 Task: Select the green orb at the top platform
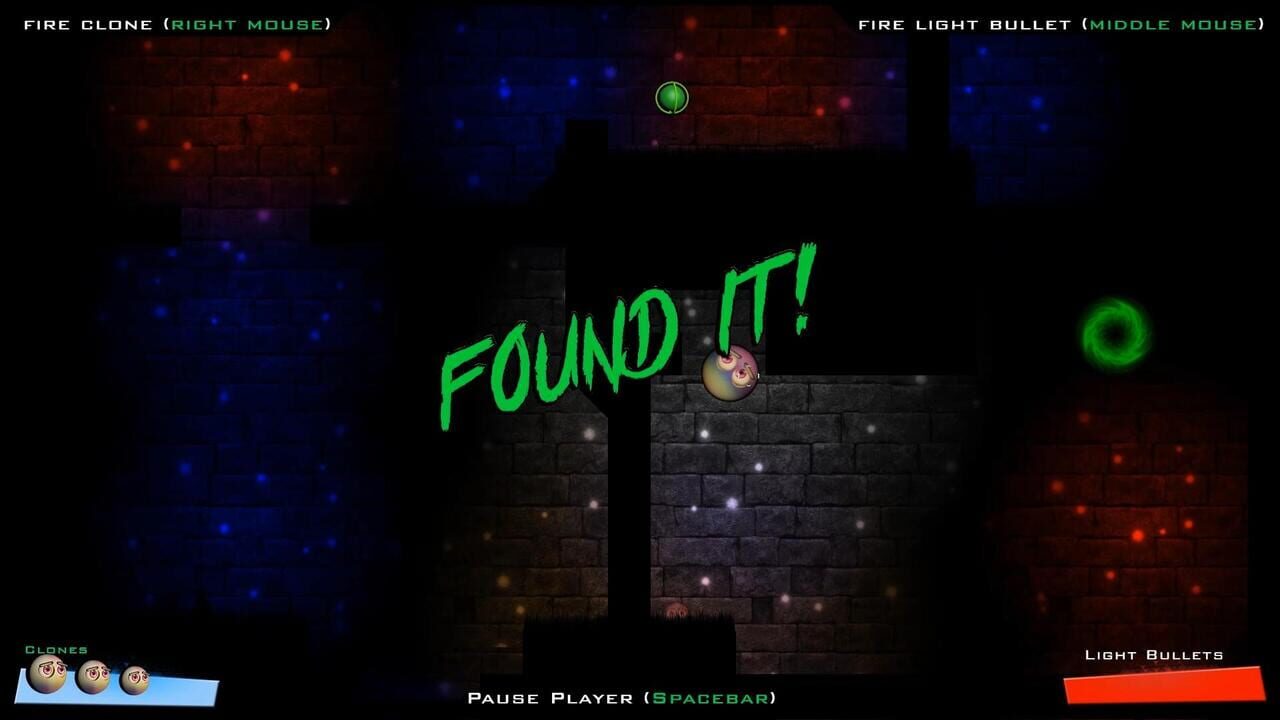[672, 97]
